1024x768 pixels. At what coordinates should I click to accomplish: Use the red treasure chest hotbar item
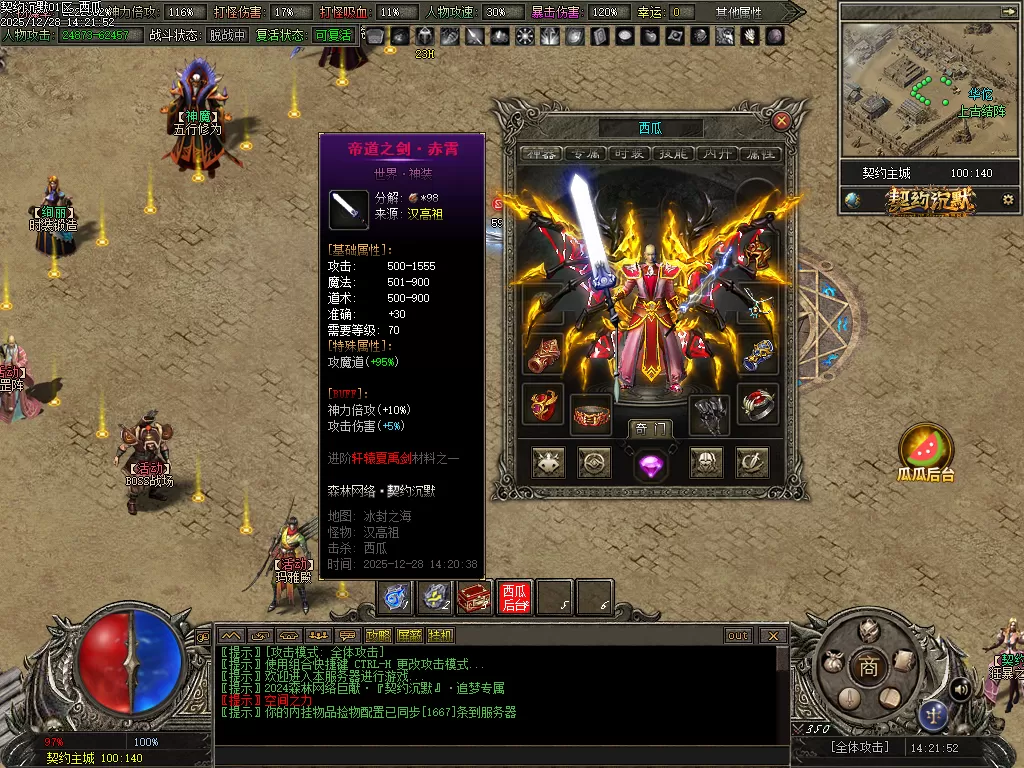475,597
